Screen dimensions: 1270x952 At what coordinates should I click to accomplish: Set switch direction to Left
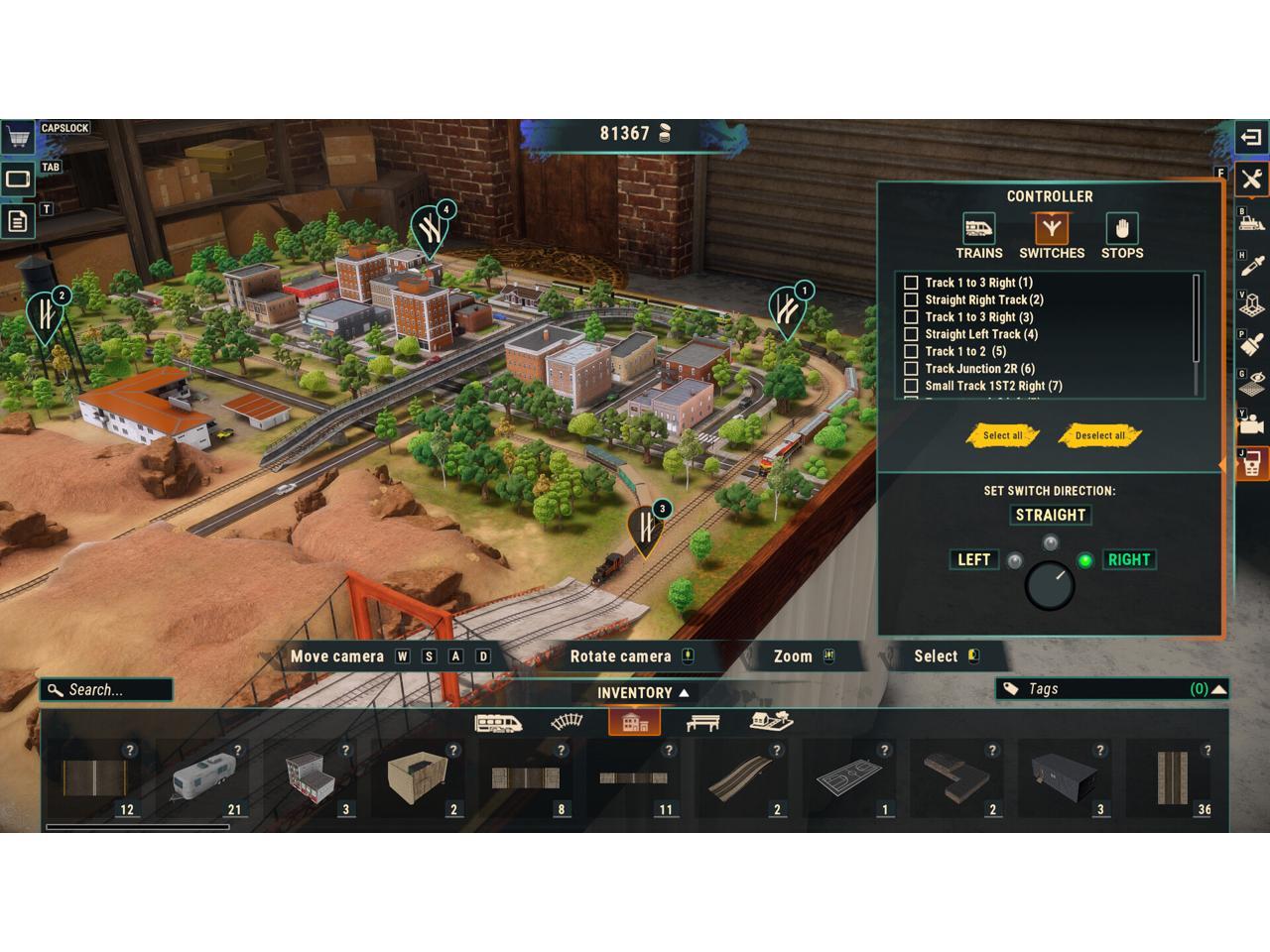973,559
